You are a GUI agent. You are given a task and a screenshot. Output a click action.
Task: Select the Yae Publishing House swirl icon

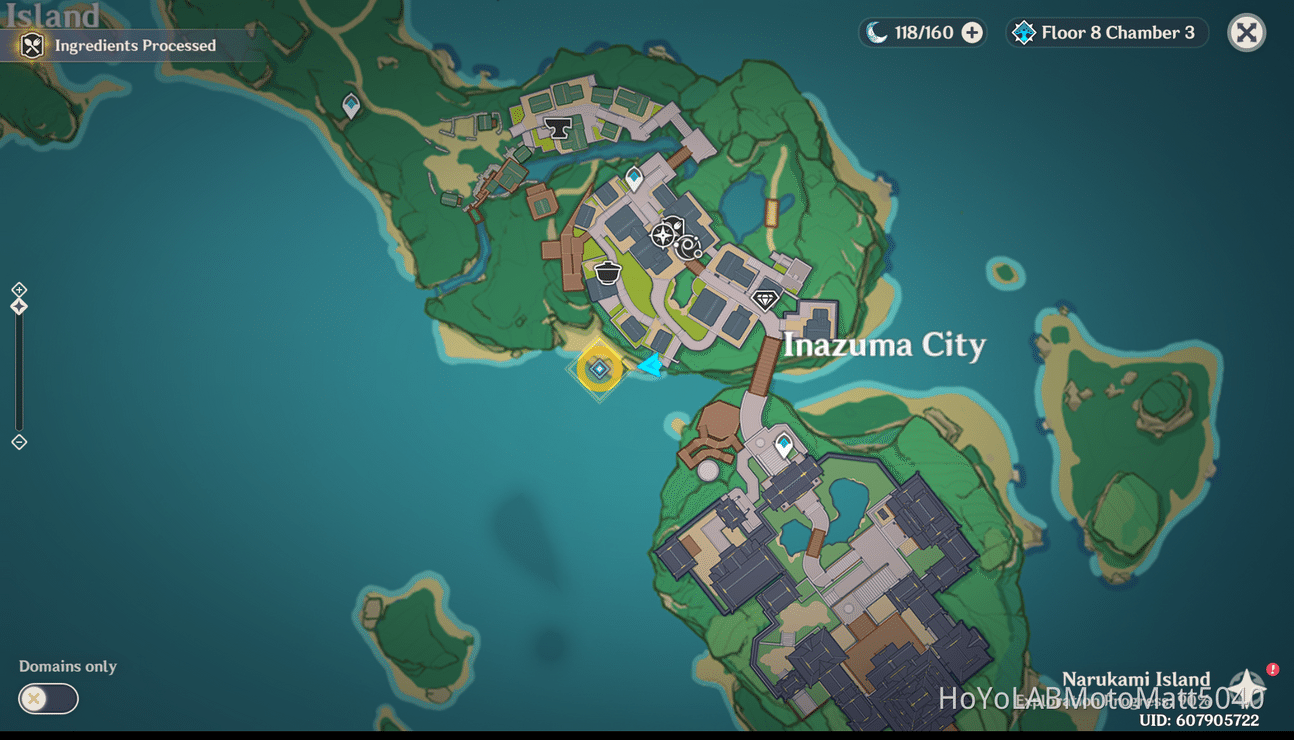point(688,246)
